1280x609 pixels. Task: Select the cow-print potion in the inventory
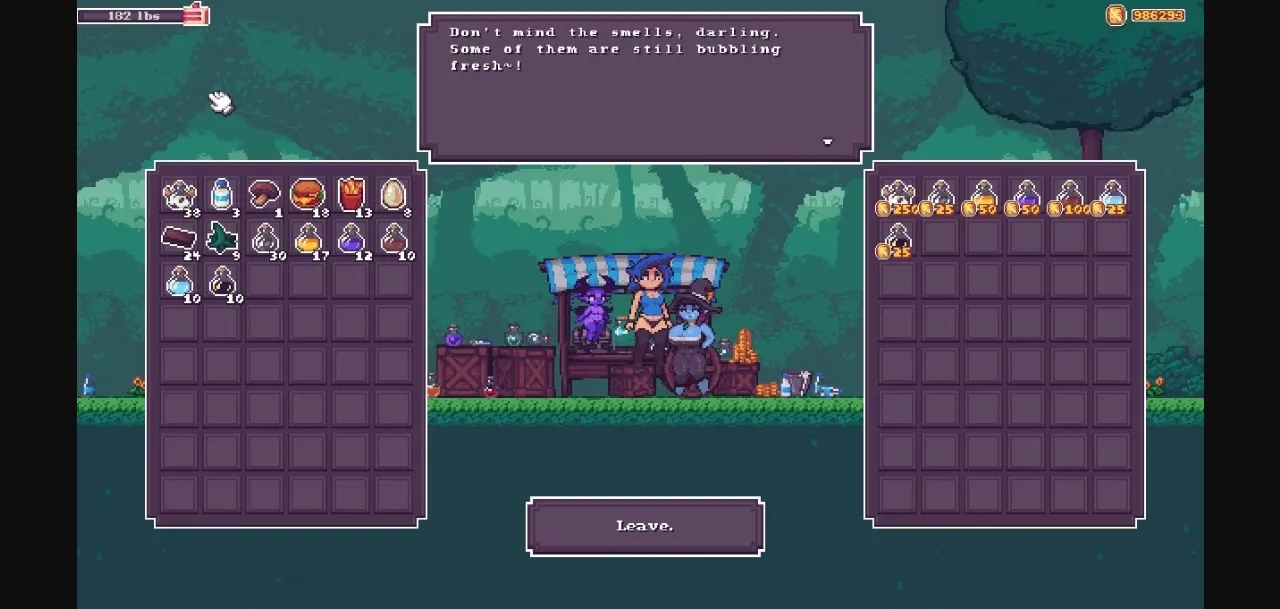coord(179,194)
